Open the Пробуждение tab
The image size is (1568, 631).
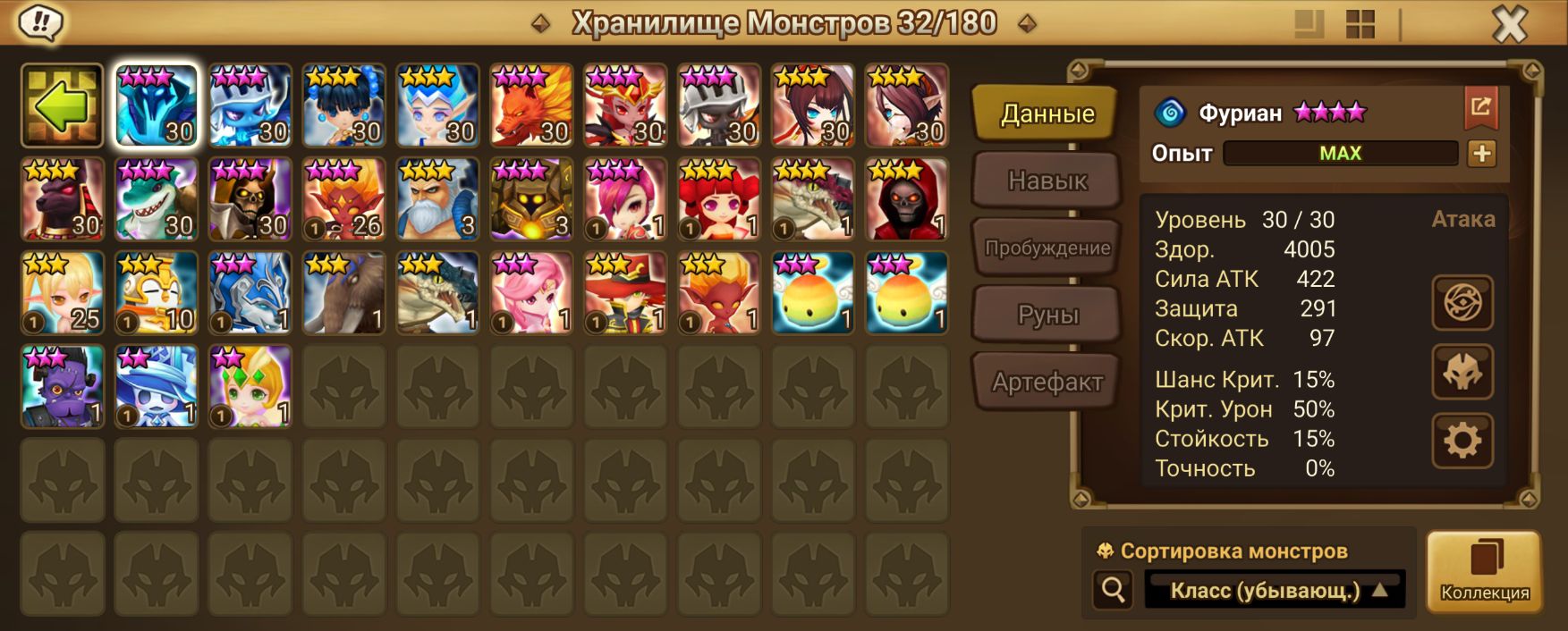pos(1047,248)
